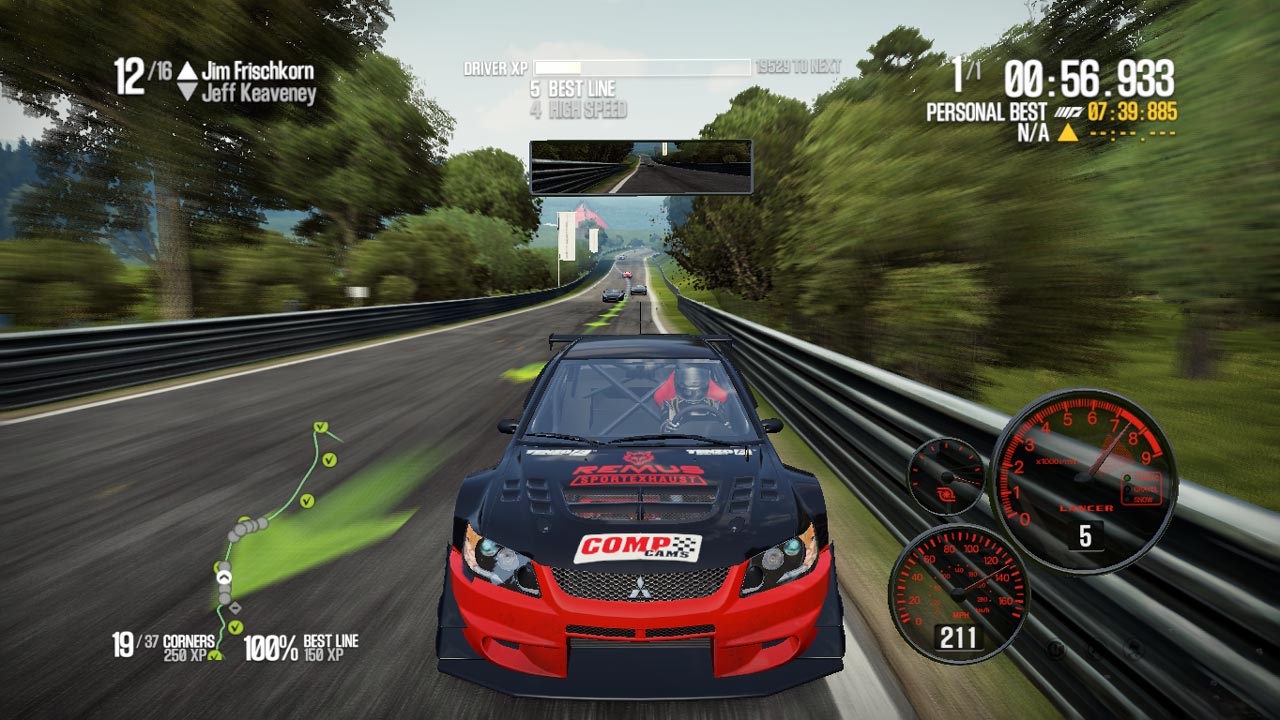Screen dimensions: 1280x720
Task: Click the player arrow marker on the minimap
Action: pyautogui.click(x=224, y=575)
